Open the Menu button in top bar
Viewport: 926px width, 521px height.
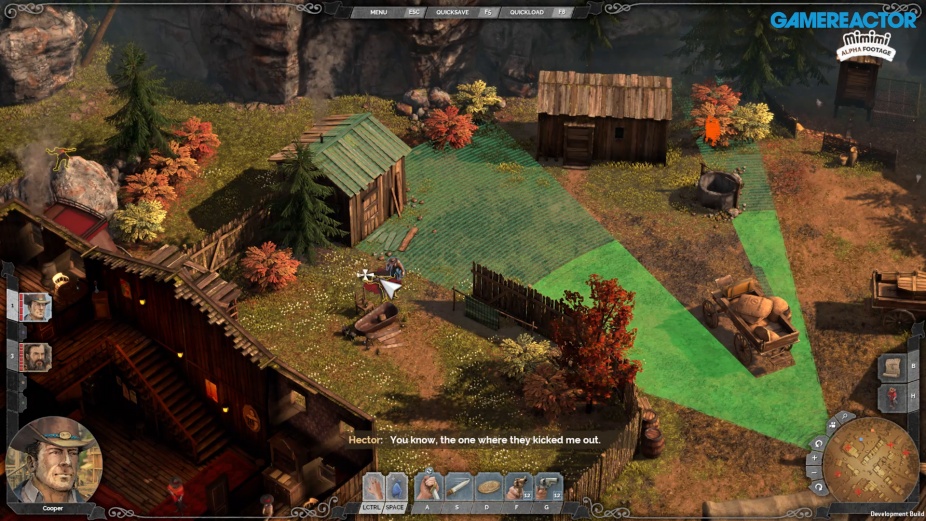378,12
